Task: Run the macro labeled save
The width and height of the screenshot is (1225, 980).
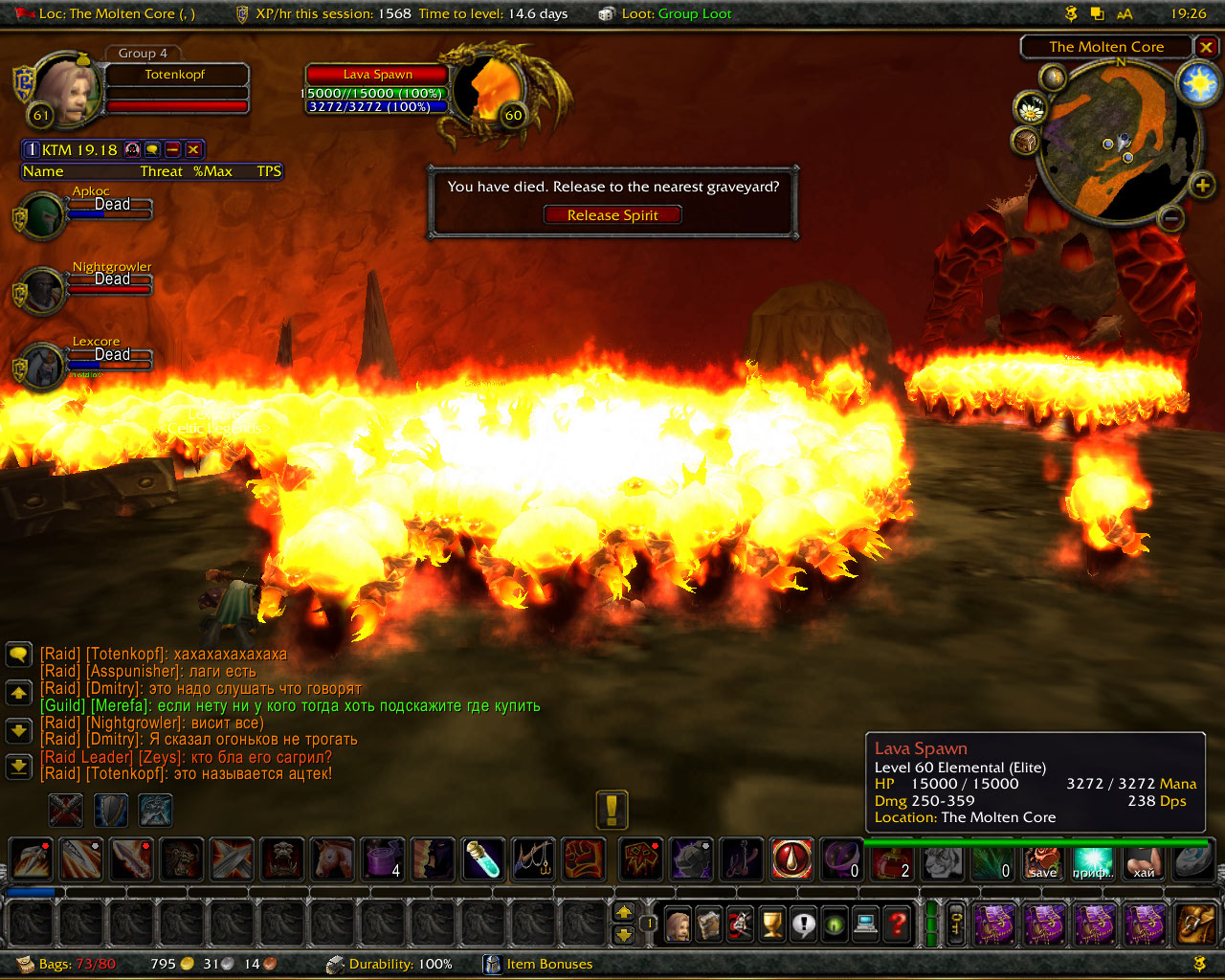Action: tap(1043, 860)
